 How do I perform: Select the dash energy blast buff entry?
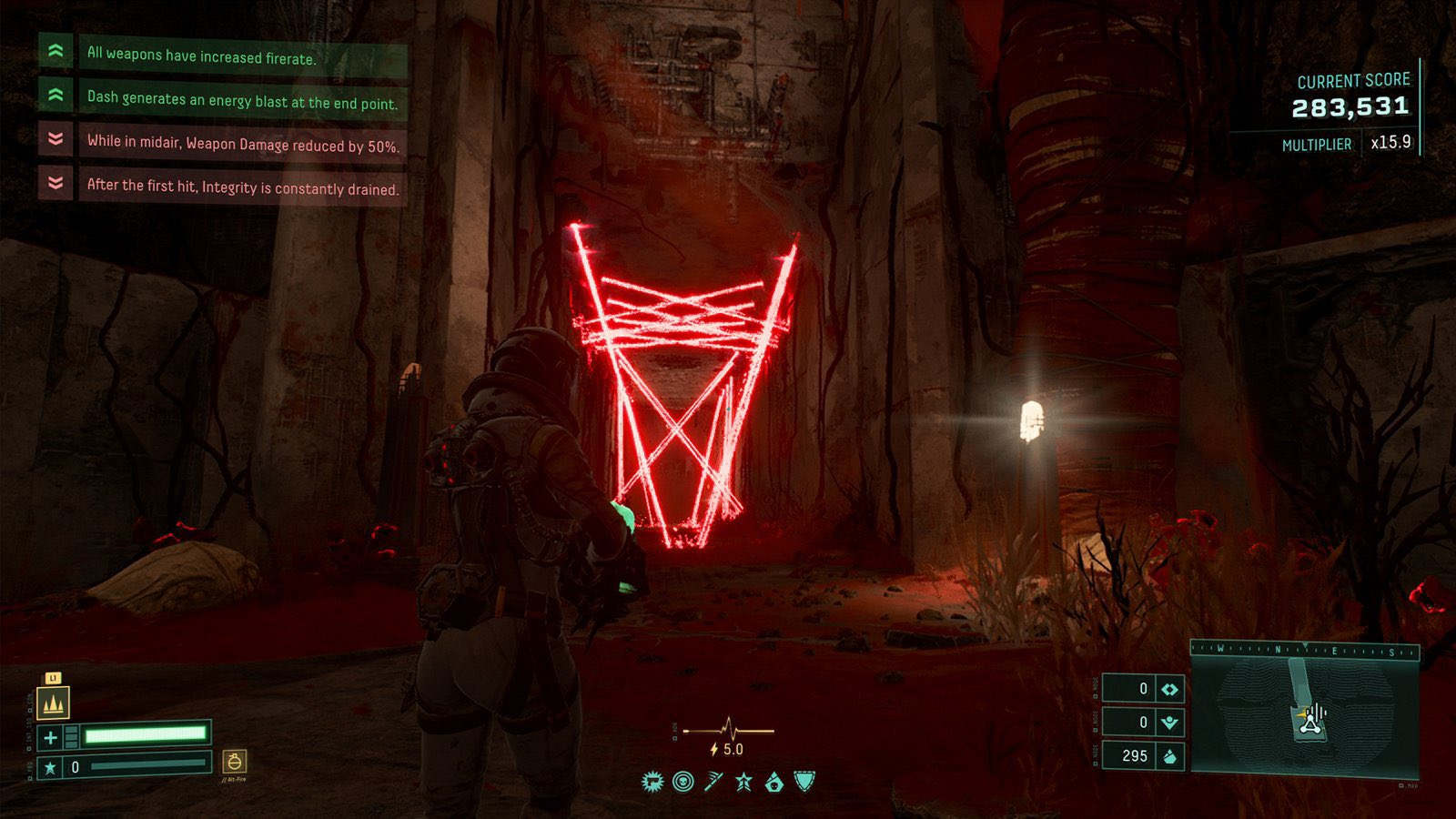click(x=242, y=100)
